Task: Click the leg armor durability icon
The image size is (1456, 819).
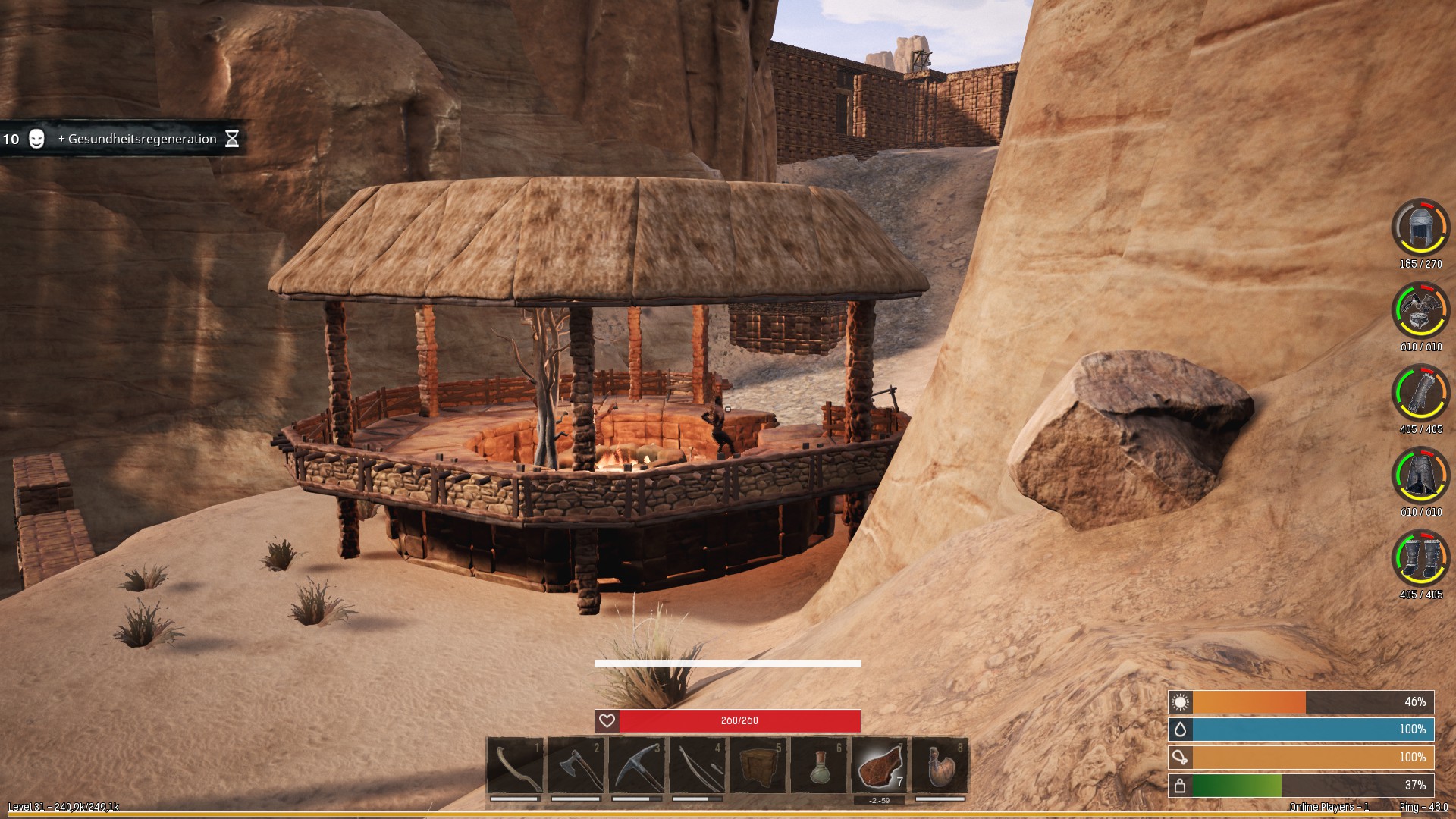Action: point(1420,475)
